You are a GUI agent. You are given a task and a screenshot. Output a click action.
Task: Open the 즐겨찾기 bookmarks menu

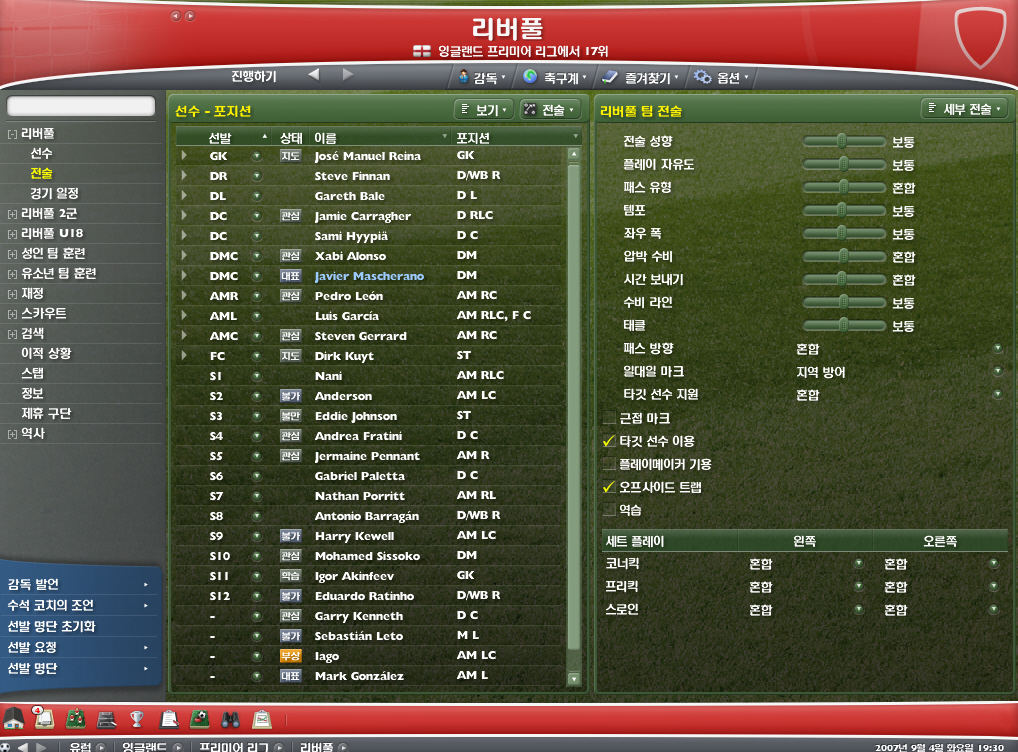640,77
